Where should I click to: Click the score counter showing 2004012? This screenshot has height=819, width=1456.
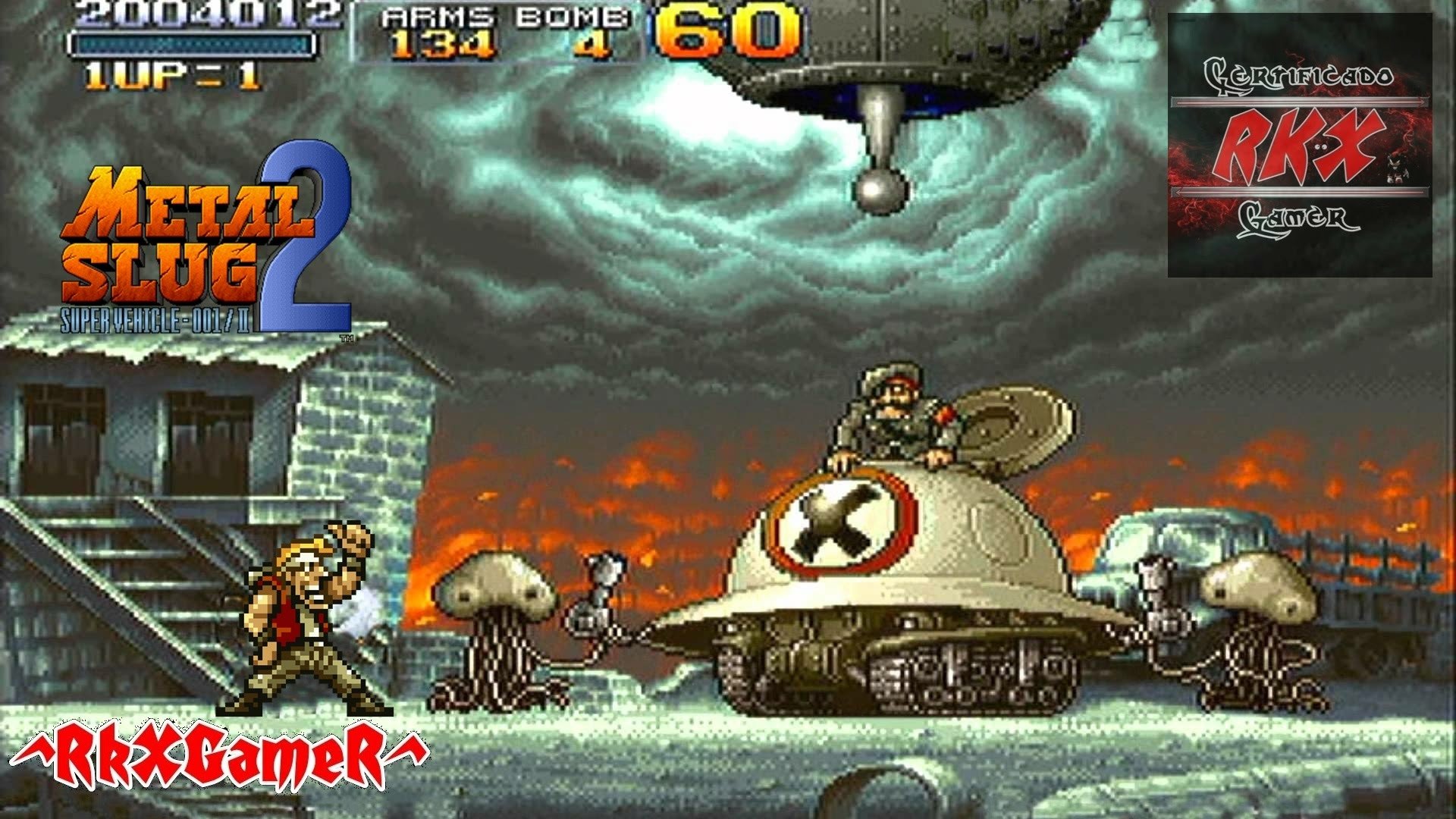pos(205,17)
